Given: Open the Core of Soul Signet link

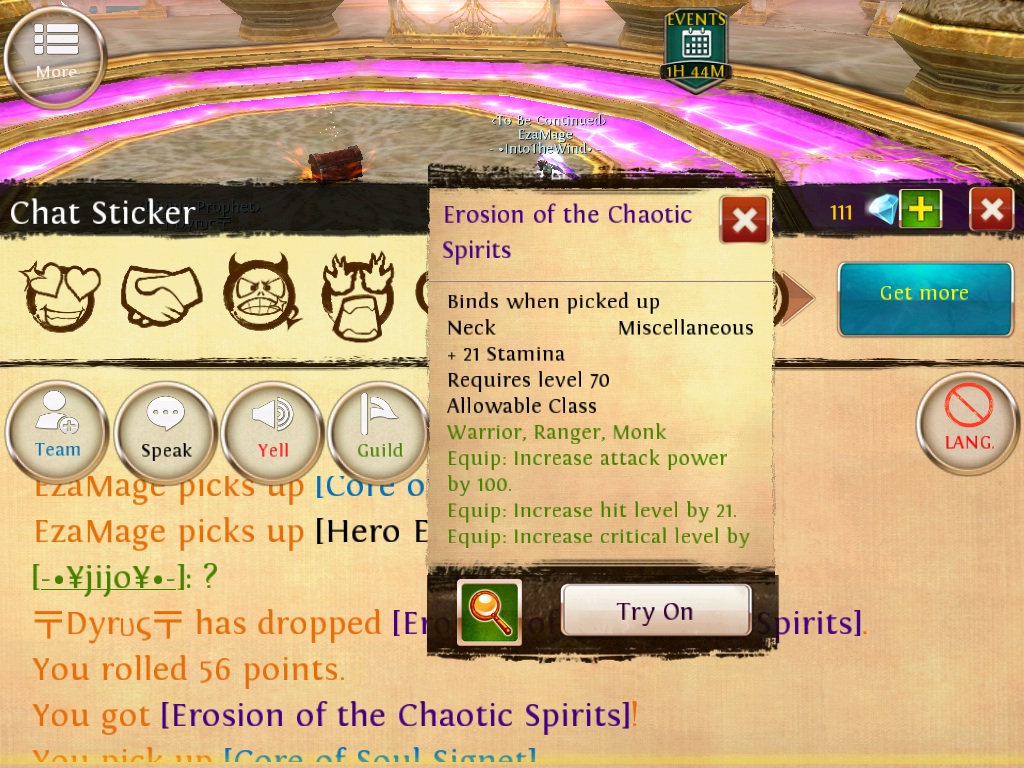Looking at the screenshot, I should (x=380, y=757).
